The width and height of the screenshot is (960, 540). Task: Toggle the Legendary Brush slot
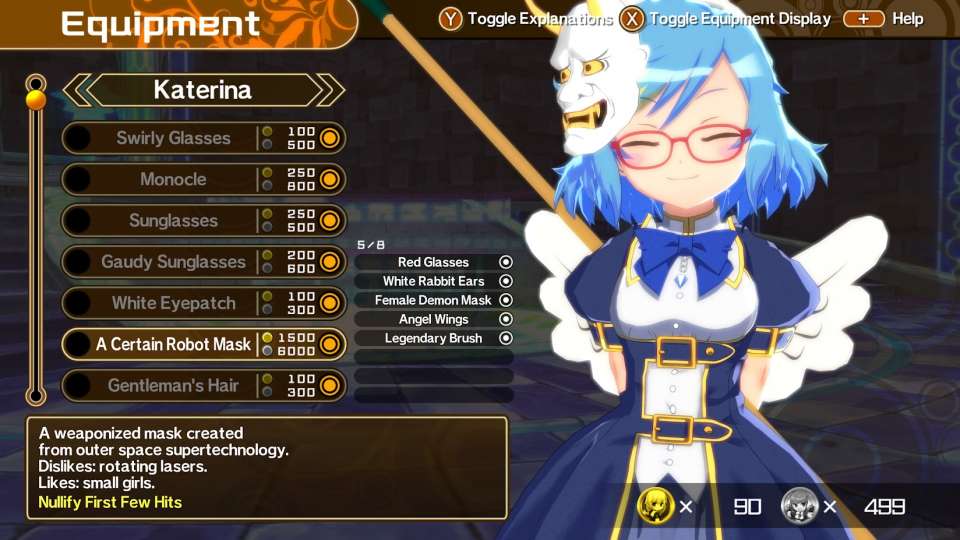[433, 338]
